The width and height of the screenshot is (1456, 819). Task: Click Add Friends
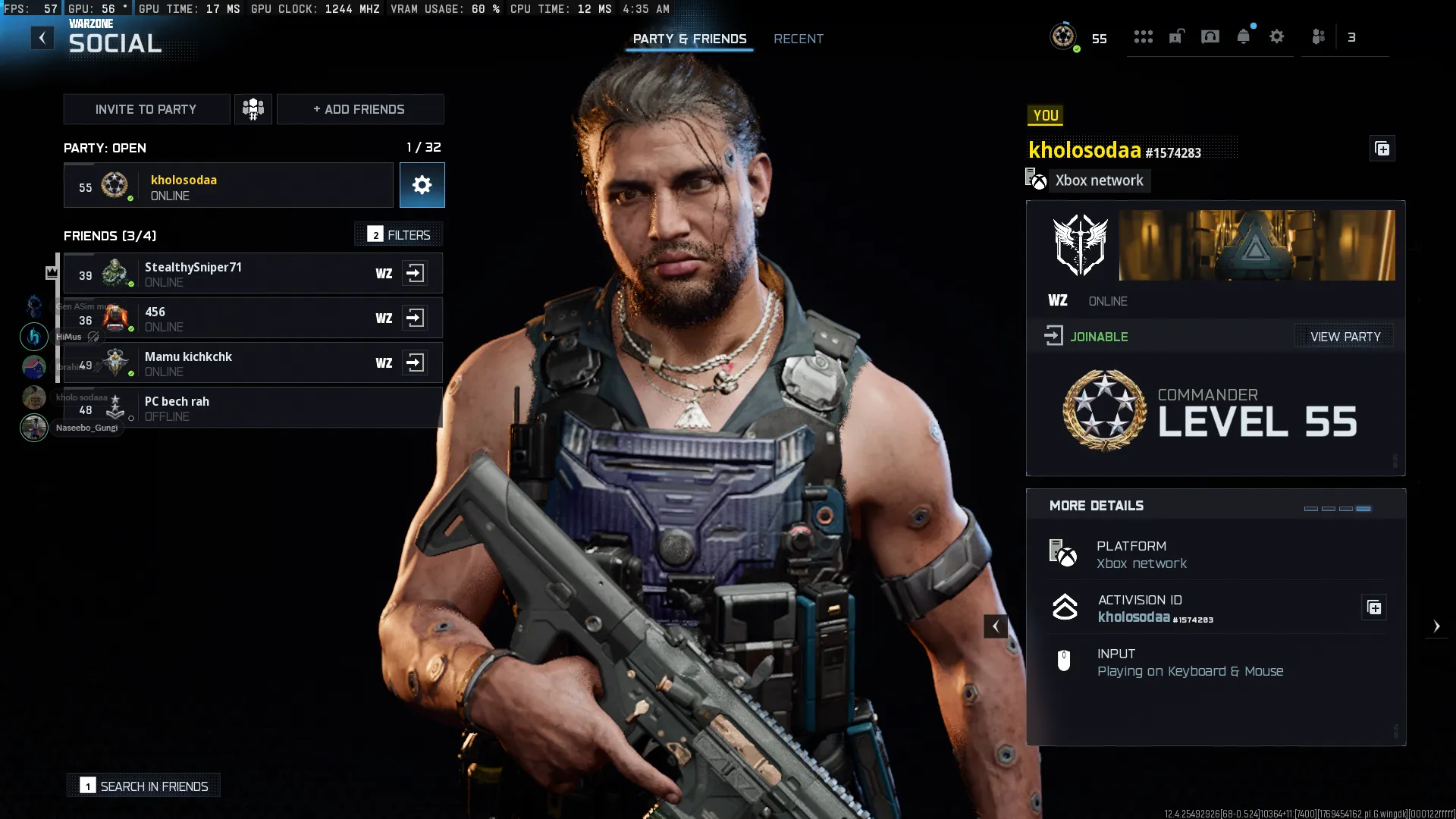(x=359, y=109)
